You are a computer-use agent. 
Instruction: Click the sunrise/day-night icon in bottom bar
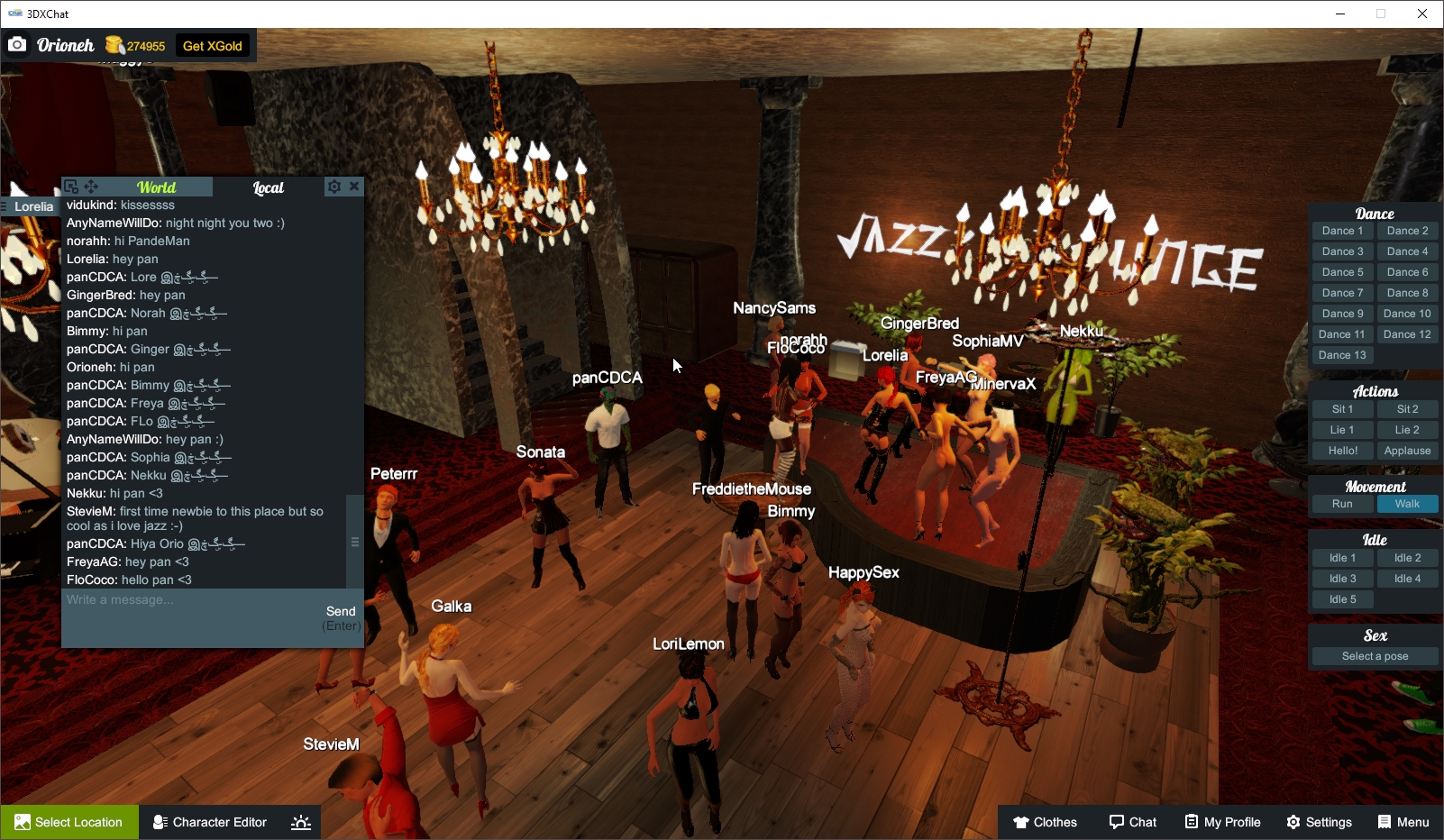click(x=300, y=822)
